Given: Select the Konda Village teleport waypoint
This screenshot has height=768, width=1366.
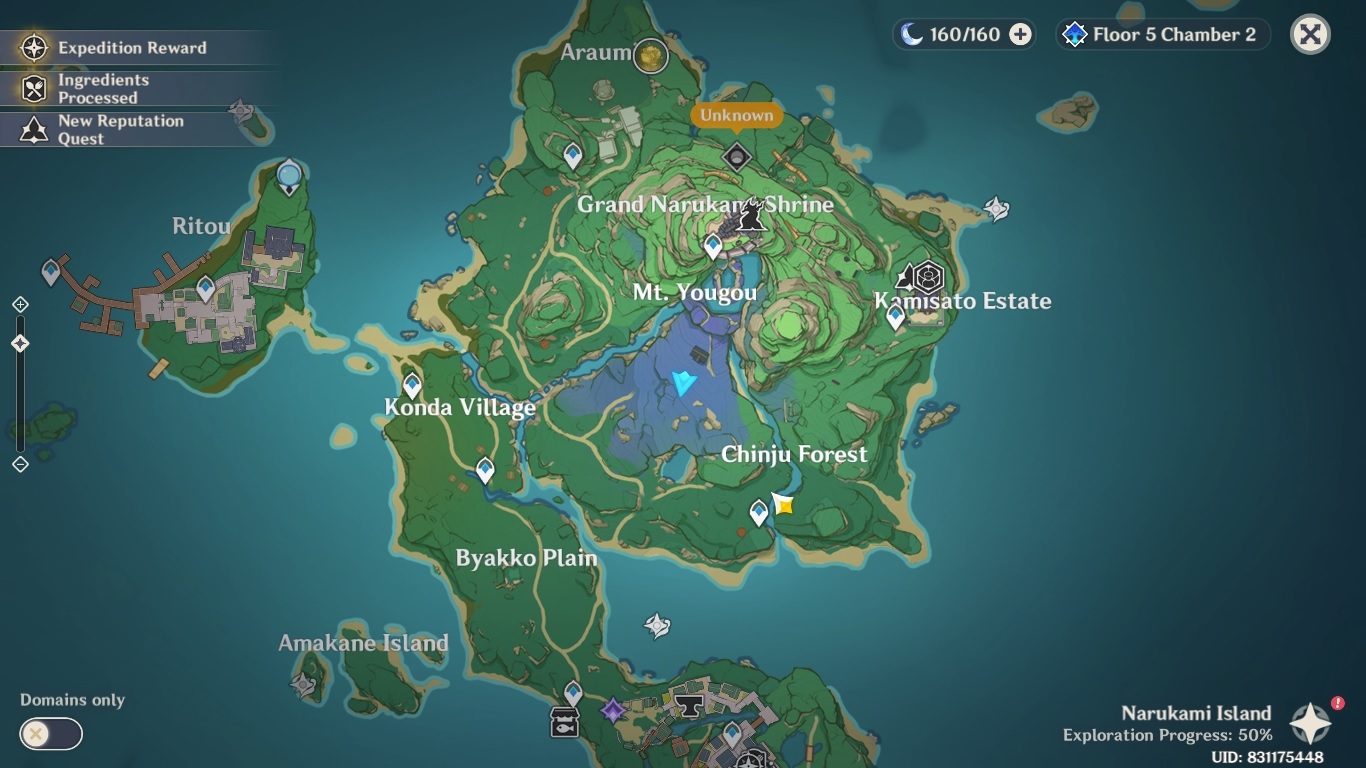Looking at the screenshot, I should pos(412,385).
